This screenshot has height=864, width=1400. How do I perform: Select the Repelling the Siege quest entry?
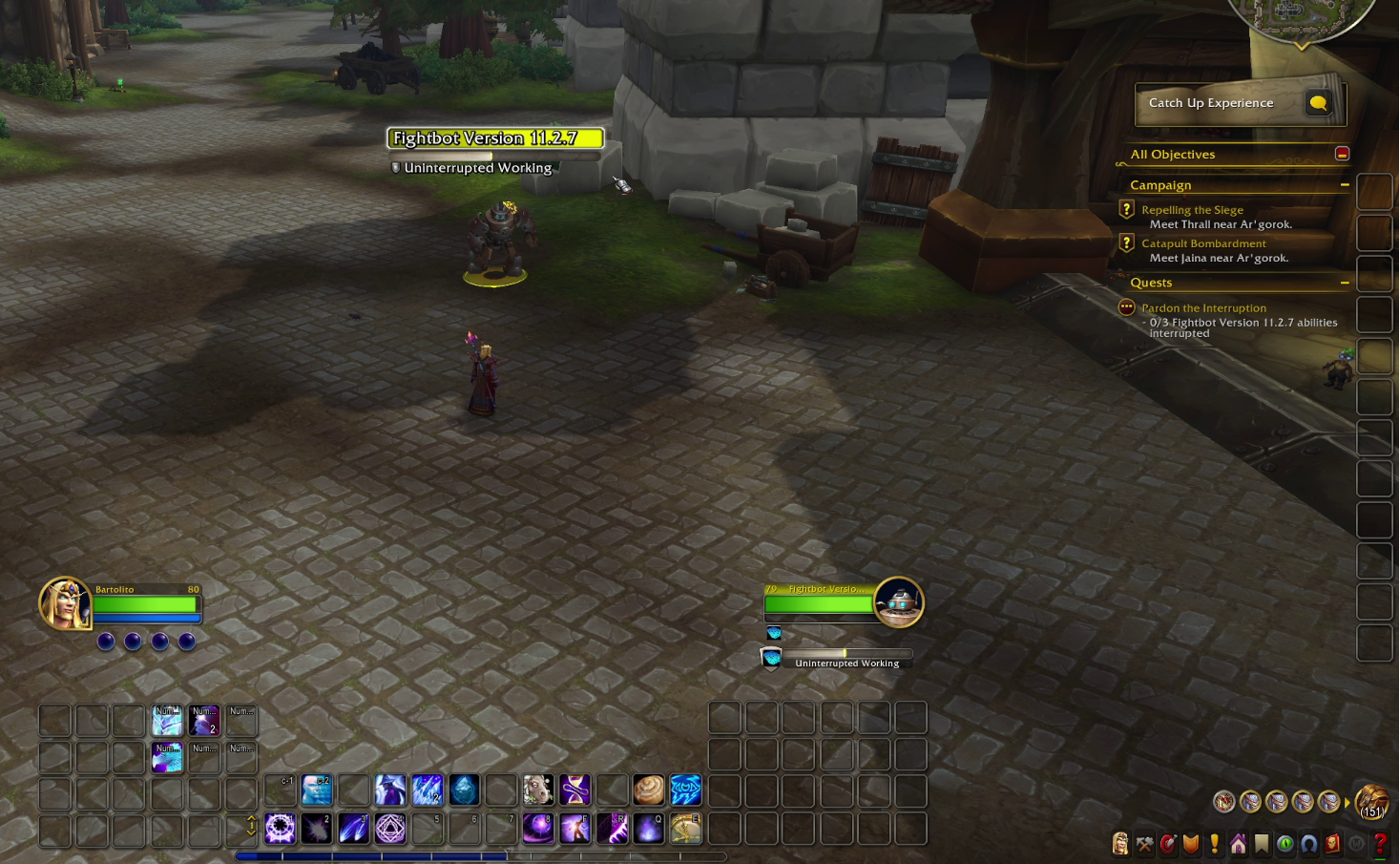click(1192, 210)
